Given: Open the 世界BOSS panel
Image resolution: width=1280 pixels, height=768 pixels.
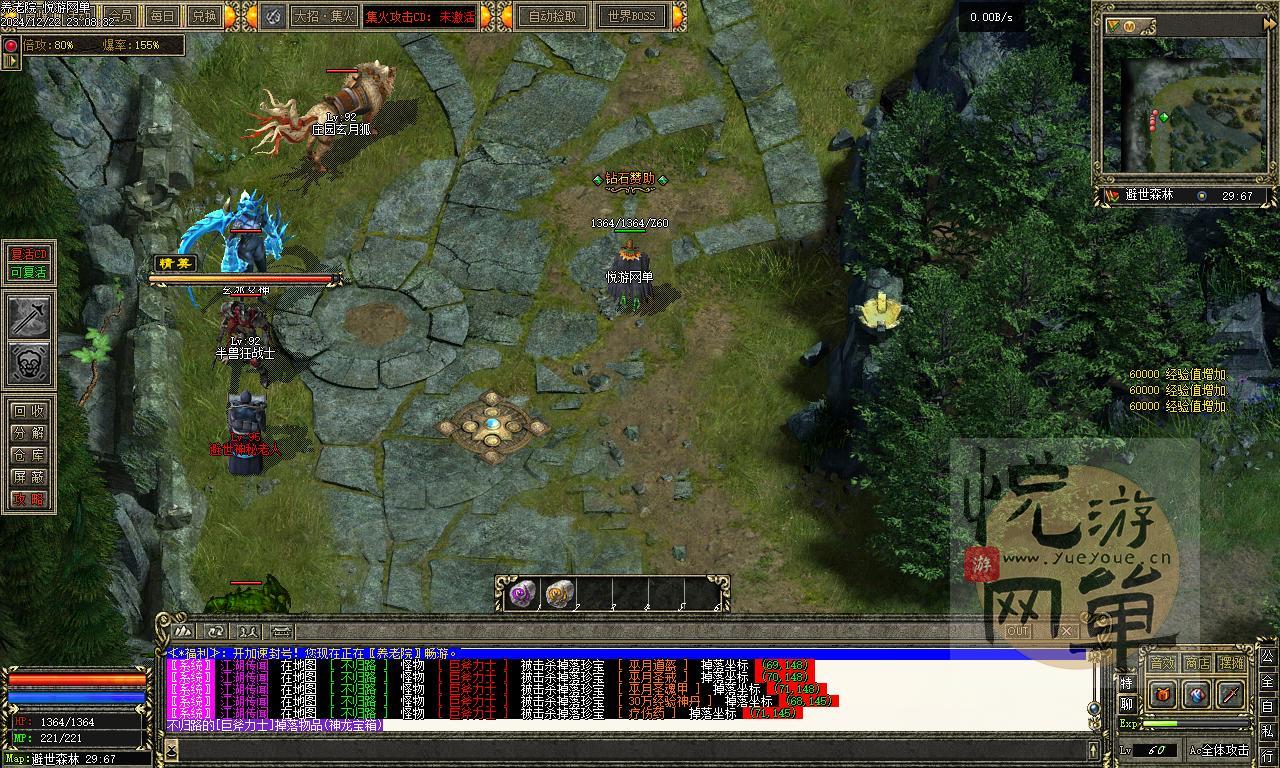Looking at the screenshot, I should click(631, 16).
